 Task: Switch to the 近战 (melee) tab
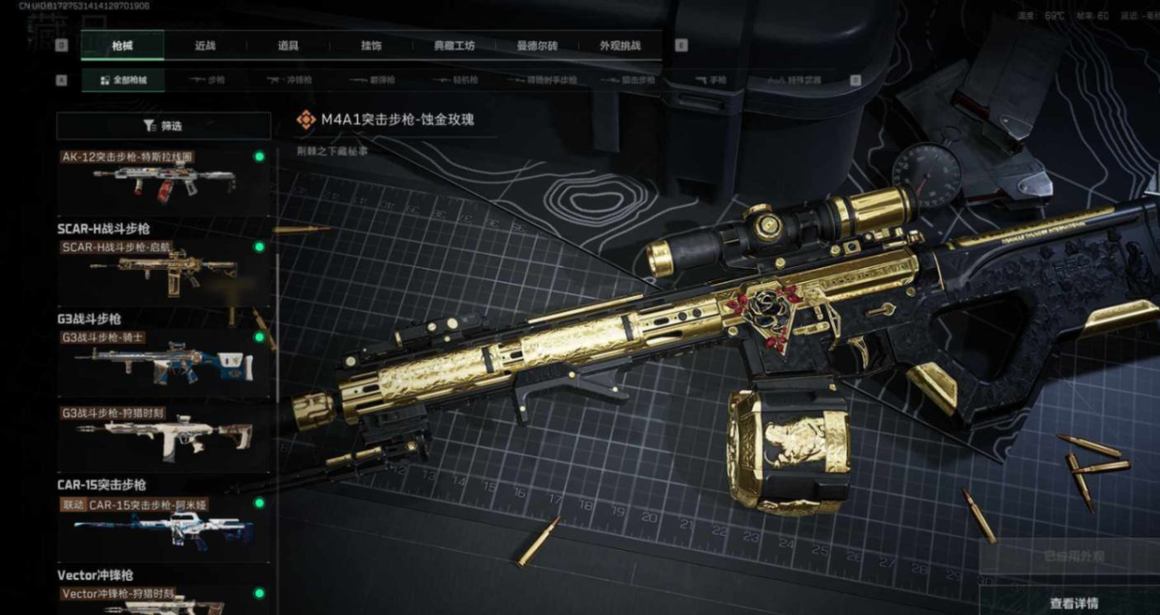coord(205,46)
